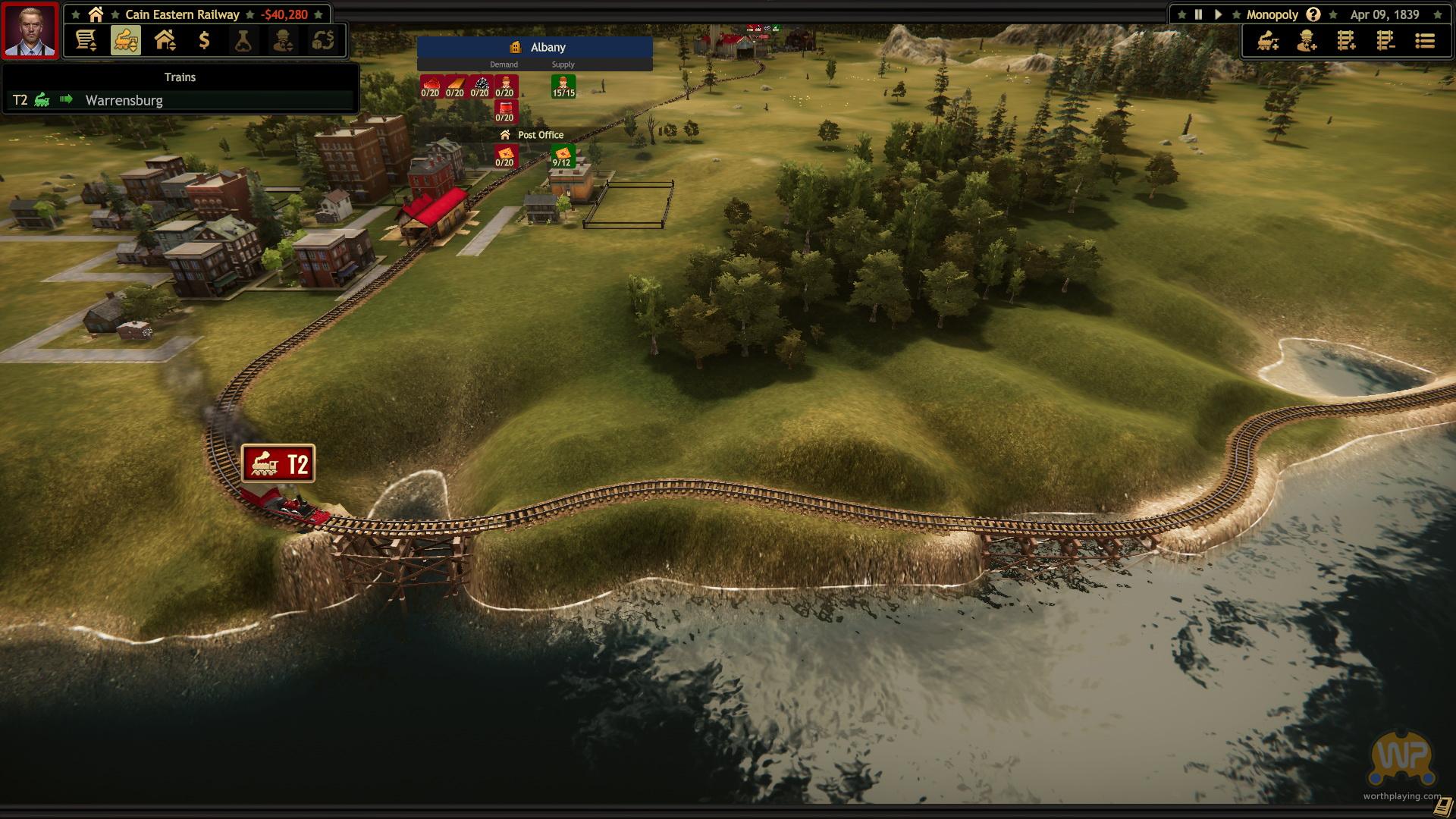Show the buildings list panel
The height and width of the screenshot is (819, 1456).
click(x=165, y=40)
